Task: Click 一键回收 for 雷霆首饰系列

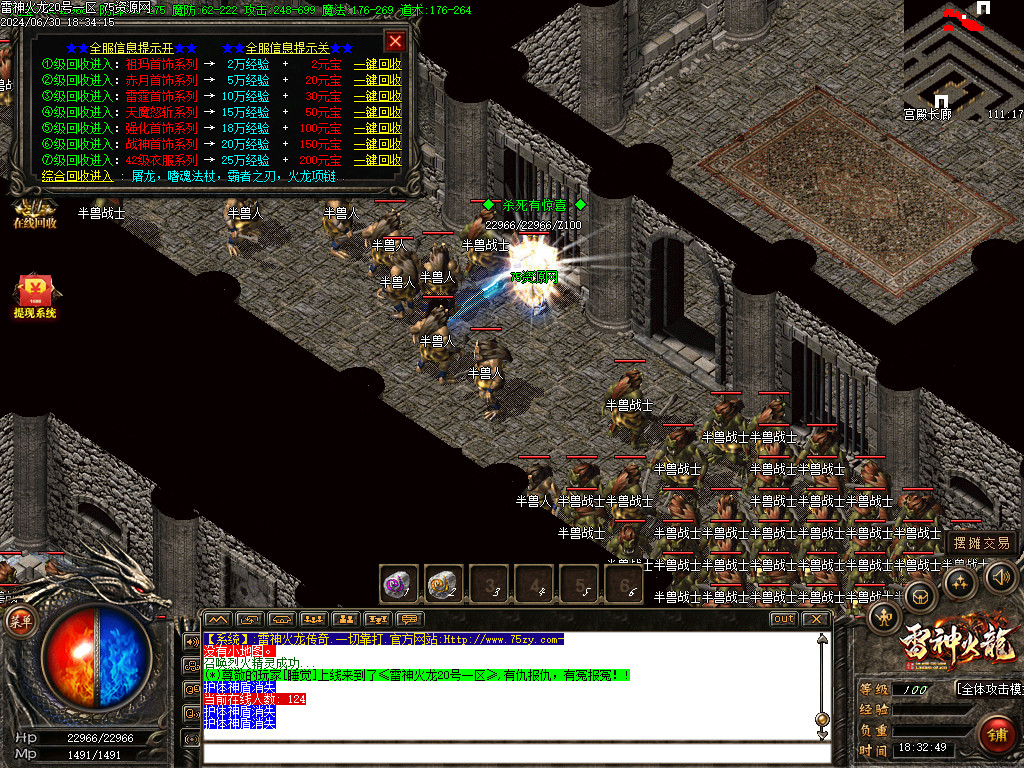Action: 378,96
